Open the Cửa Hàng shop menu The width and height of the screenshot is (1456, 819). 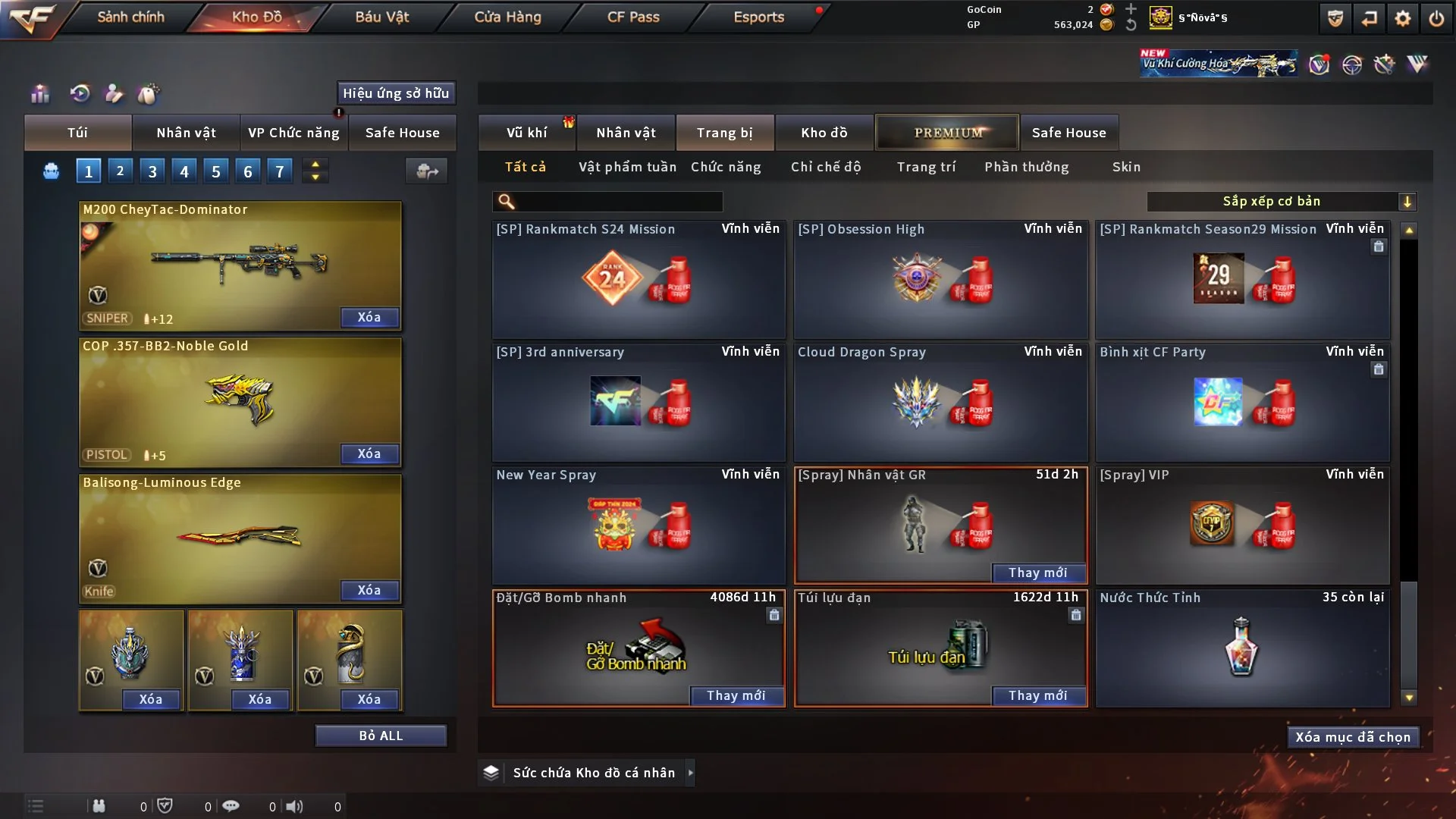point(507,17)
